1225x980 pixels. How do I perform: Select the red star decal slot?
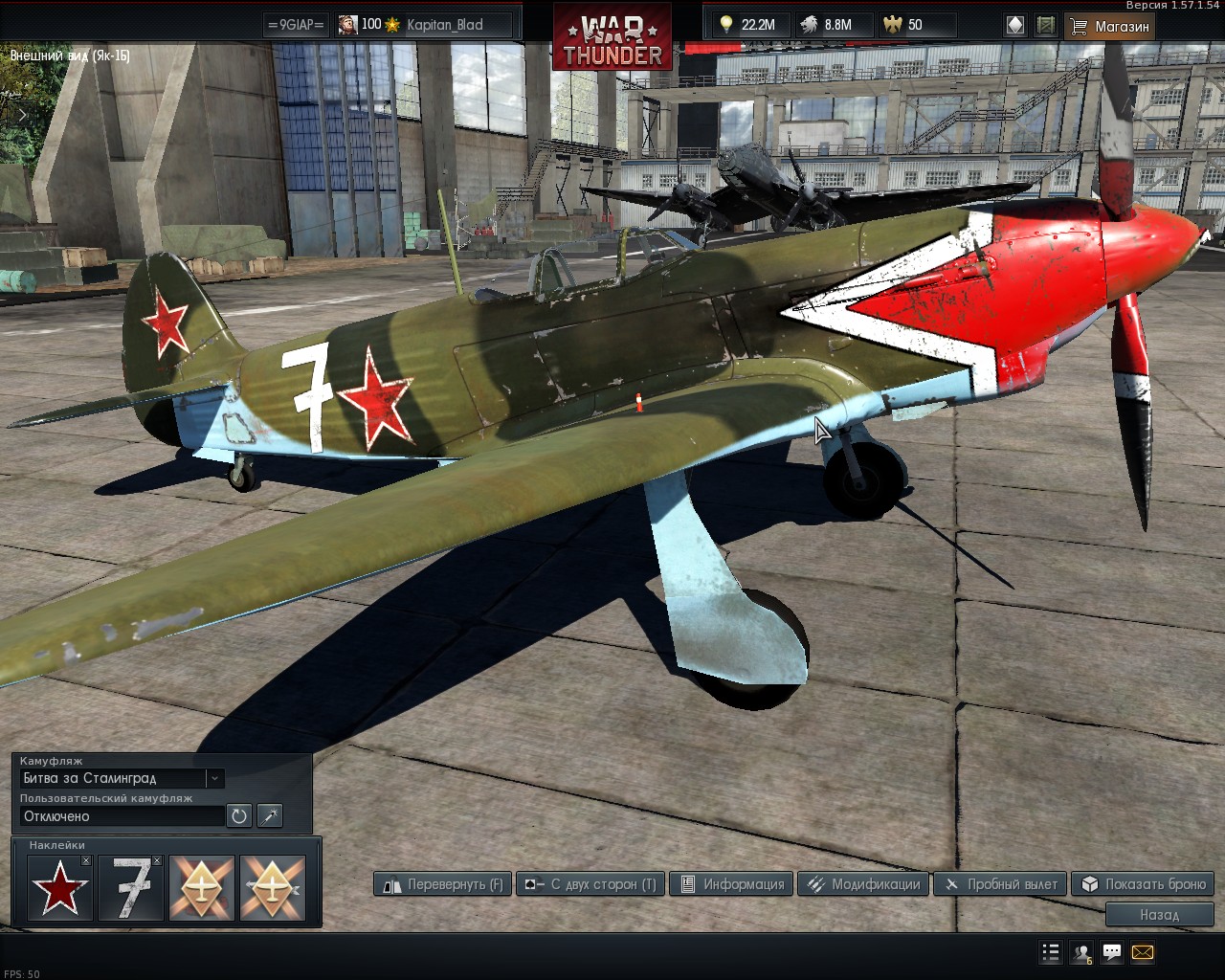click(x=59, y=888)
